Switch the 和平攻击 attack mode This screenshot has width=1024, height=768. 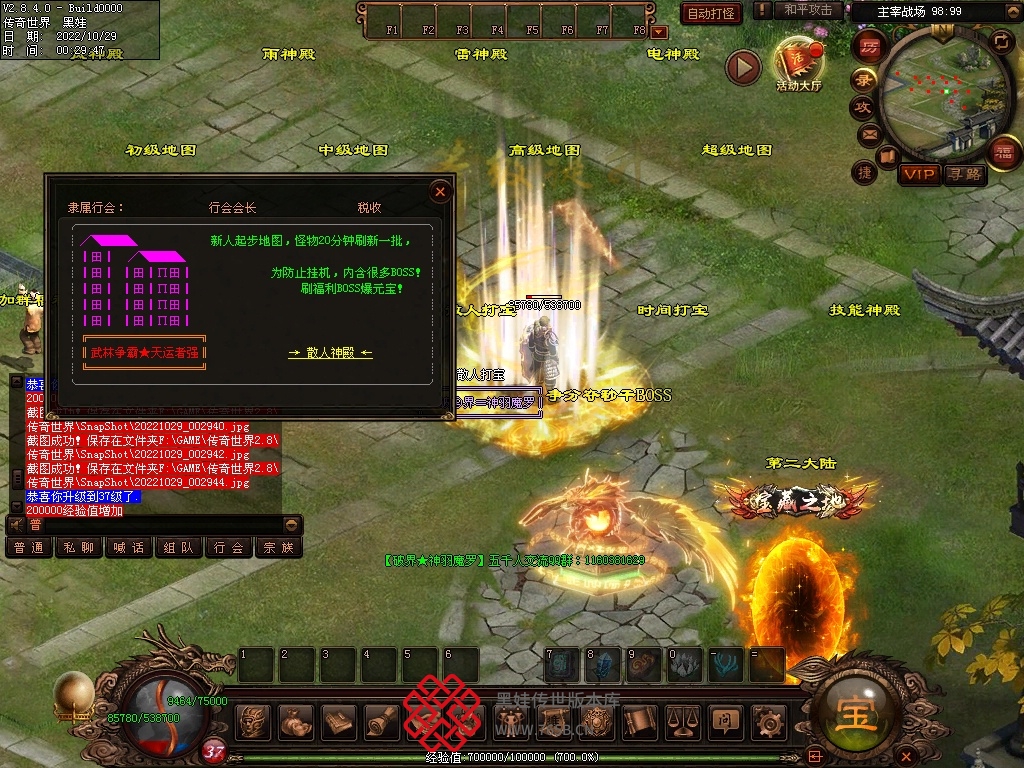coord(808,10)
